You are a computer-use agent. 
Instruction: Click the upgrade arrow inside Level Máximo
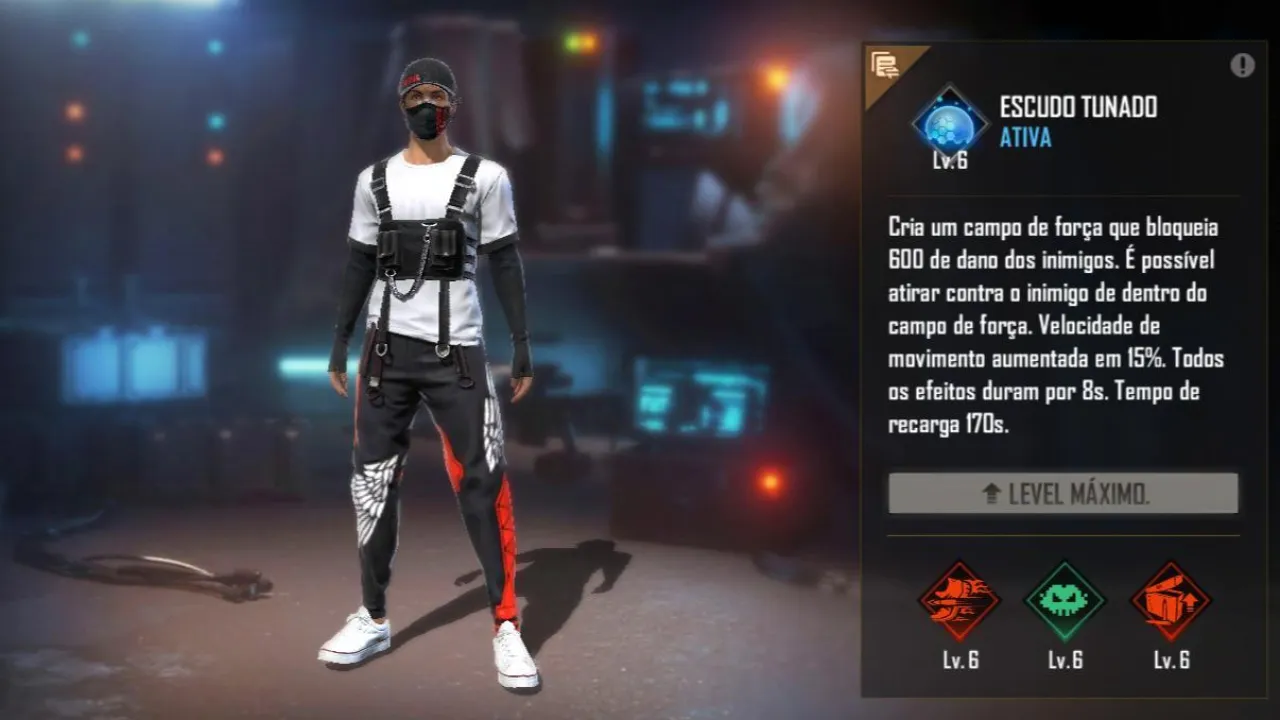click(990, 493)
